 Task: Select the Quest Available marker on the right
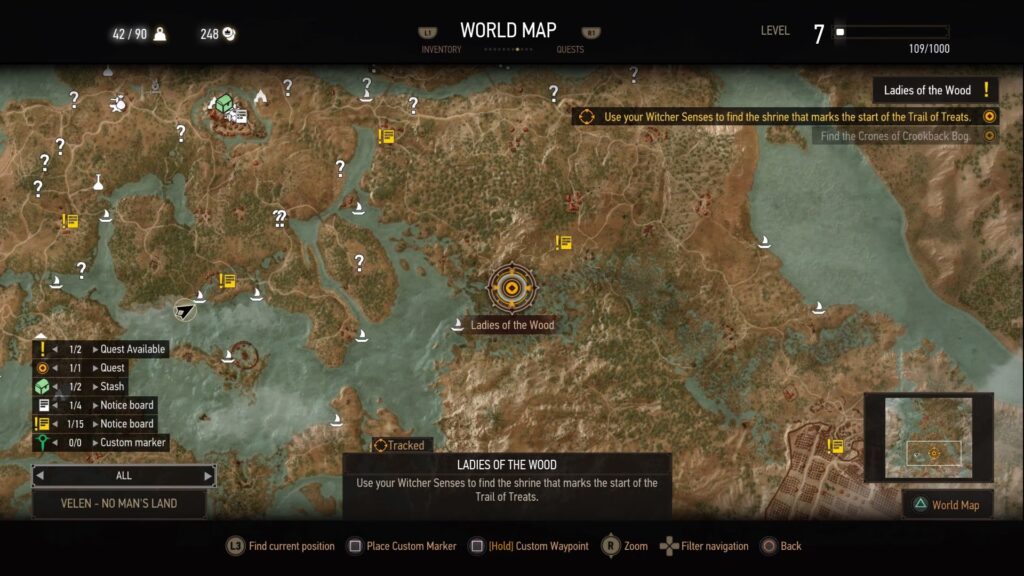coord(986,90)
